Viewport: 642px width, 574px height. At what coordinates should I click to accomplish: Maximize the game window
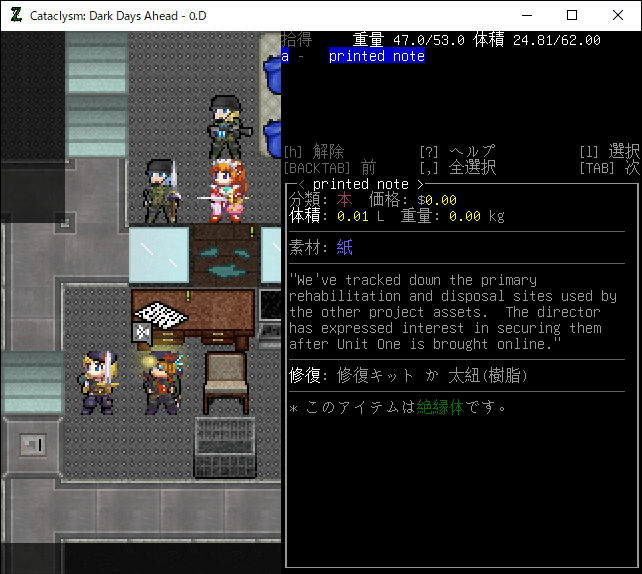(571, 15)
